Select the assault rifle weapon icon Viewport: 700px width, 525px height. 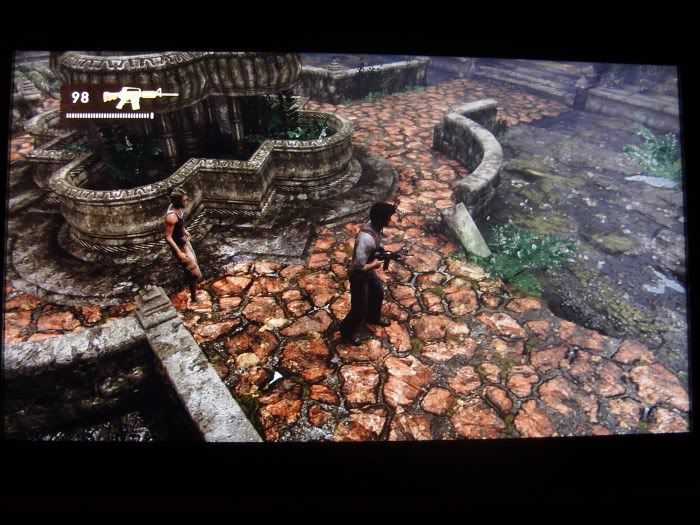pyautogui.click(x=138, y=98)
